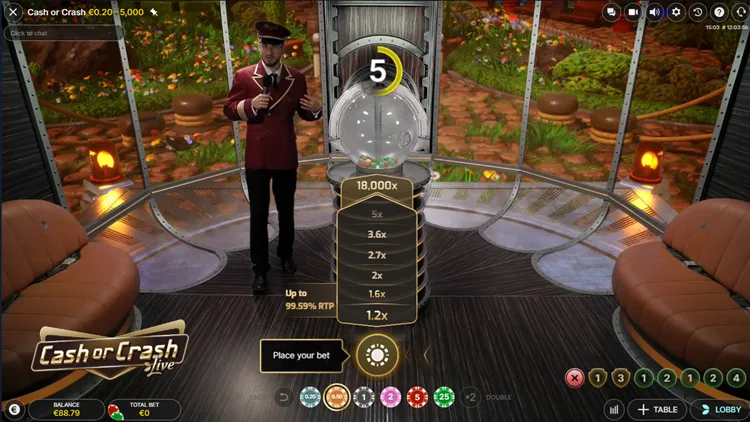Pick the grey 1 chip
This screenshot has width=750, height=422.
(364, 397)
